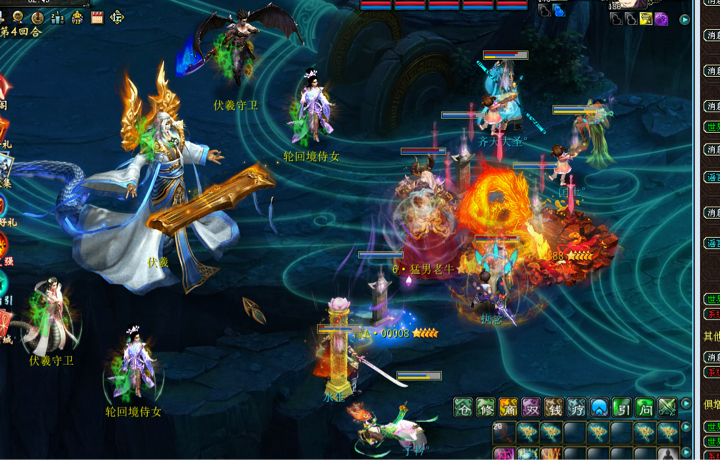720x460 pixels.
Task: Click the blue arch icon button
Action: point(600,407)
